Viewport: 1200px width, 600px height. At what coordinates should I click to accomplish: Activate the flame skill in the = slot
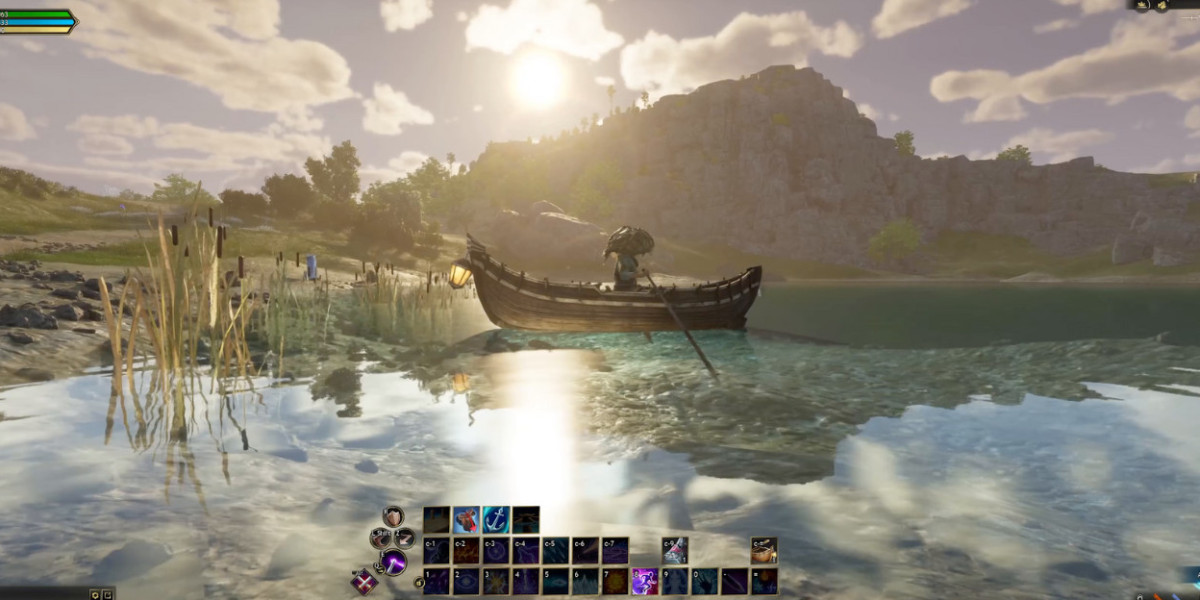pyautogui.click(x=764, y=581)
